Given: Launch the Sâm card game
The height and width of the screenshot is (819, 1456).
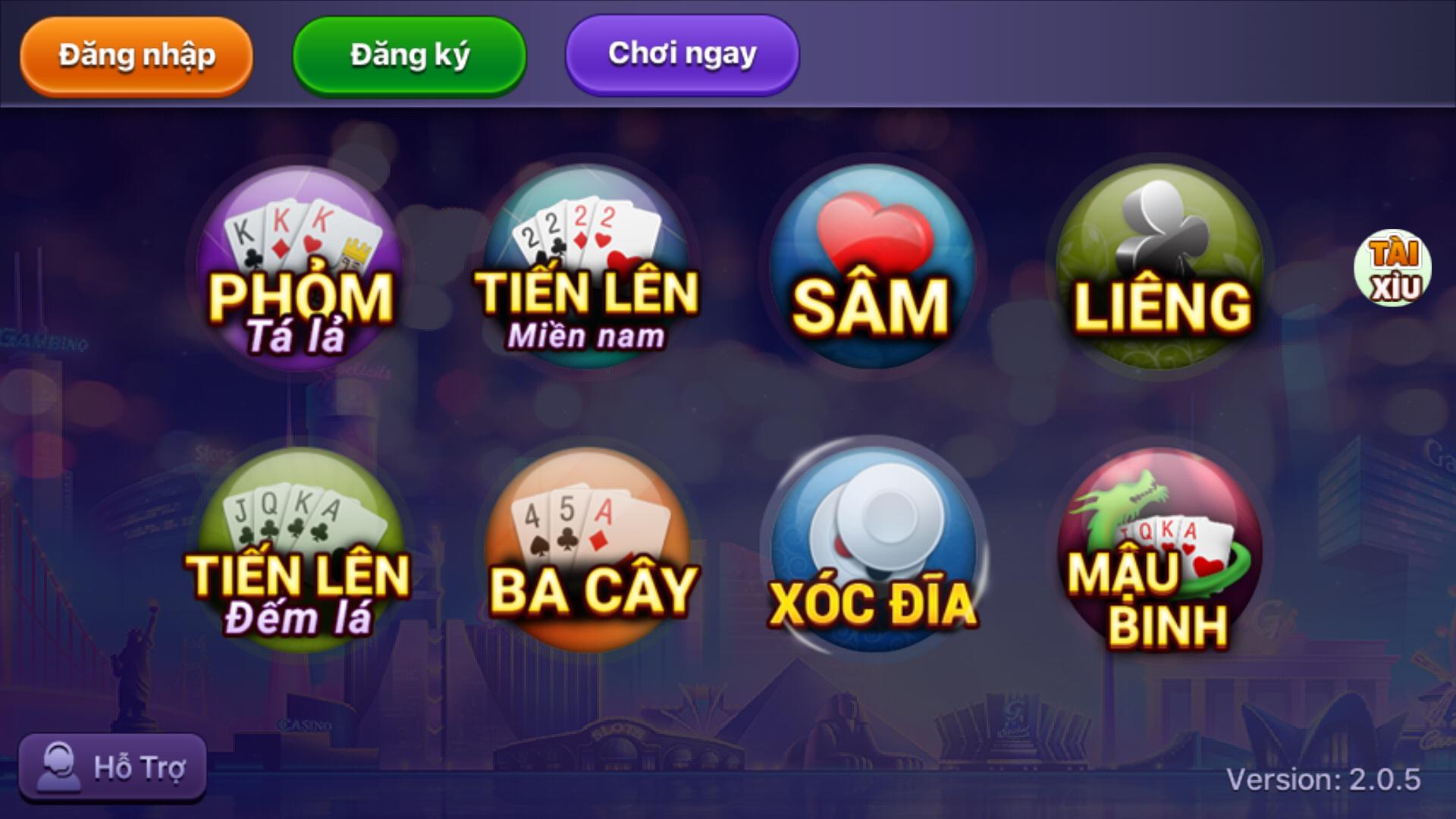Looking at the screenshot, I should click(872, 262).
